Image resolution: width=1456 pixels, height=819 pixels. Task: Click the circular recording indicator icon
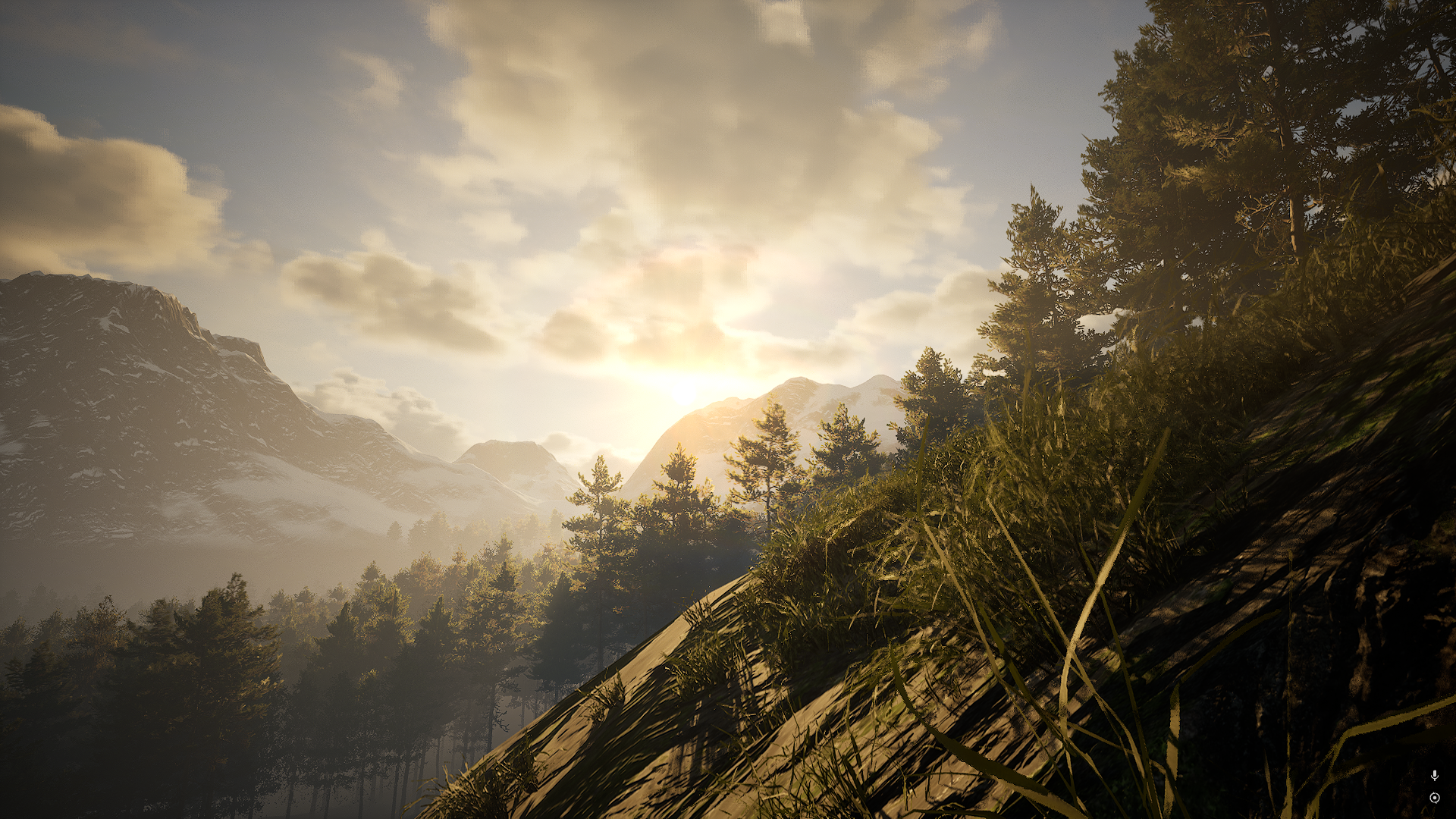point(1434,798)
